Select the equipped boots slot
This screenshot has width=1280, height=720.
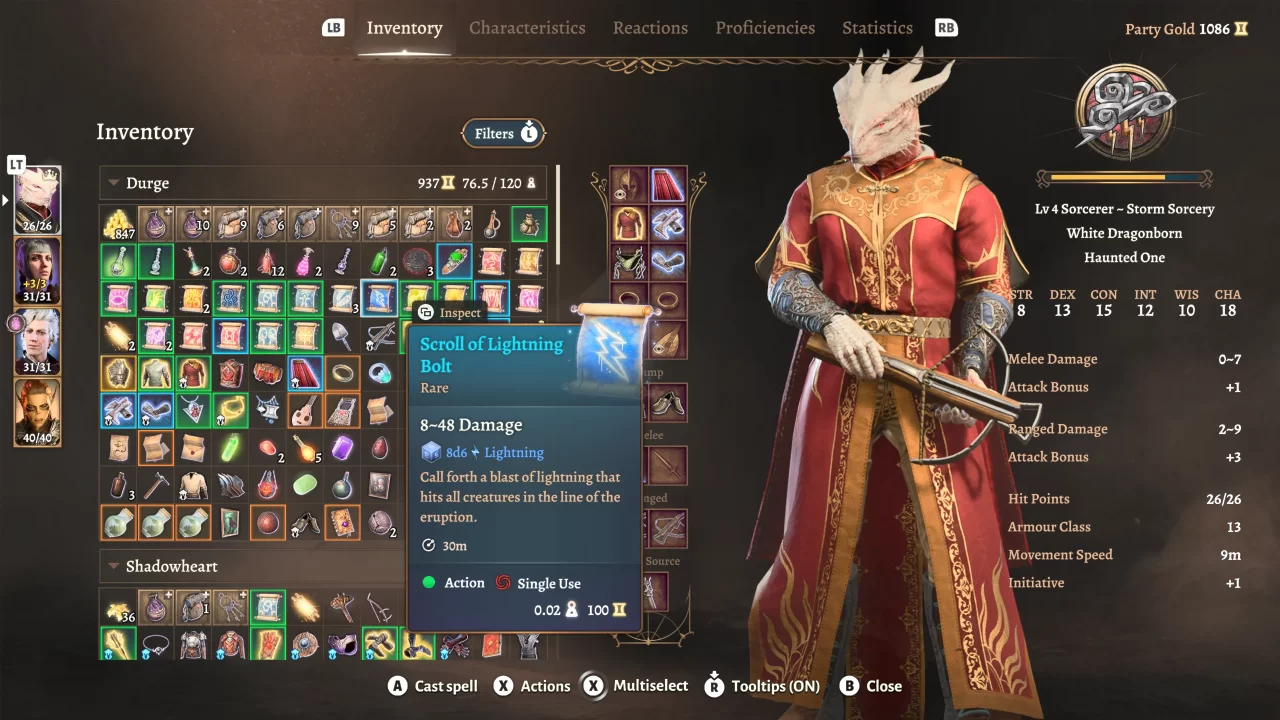[667, 402]
